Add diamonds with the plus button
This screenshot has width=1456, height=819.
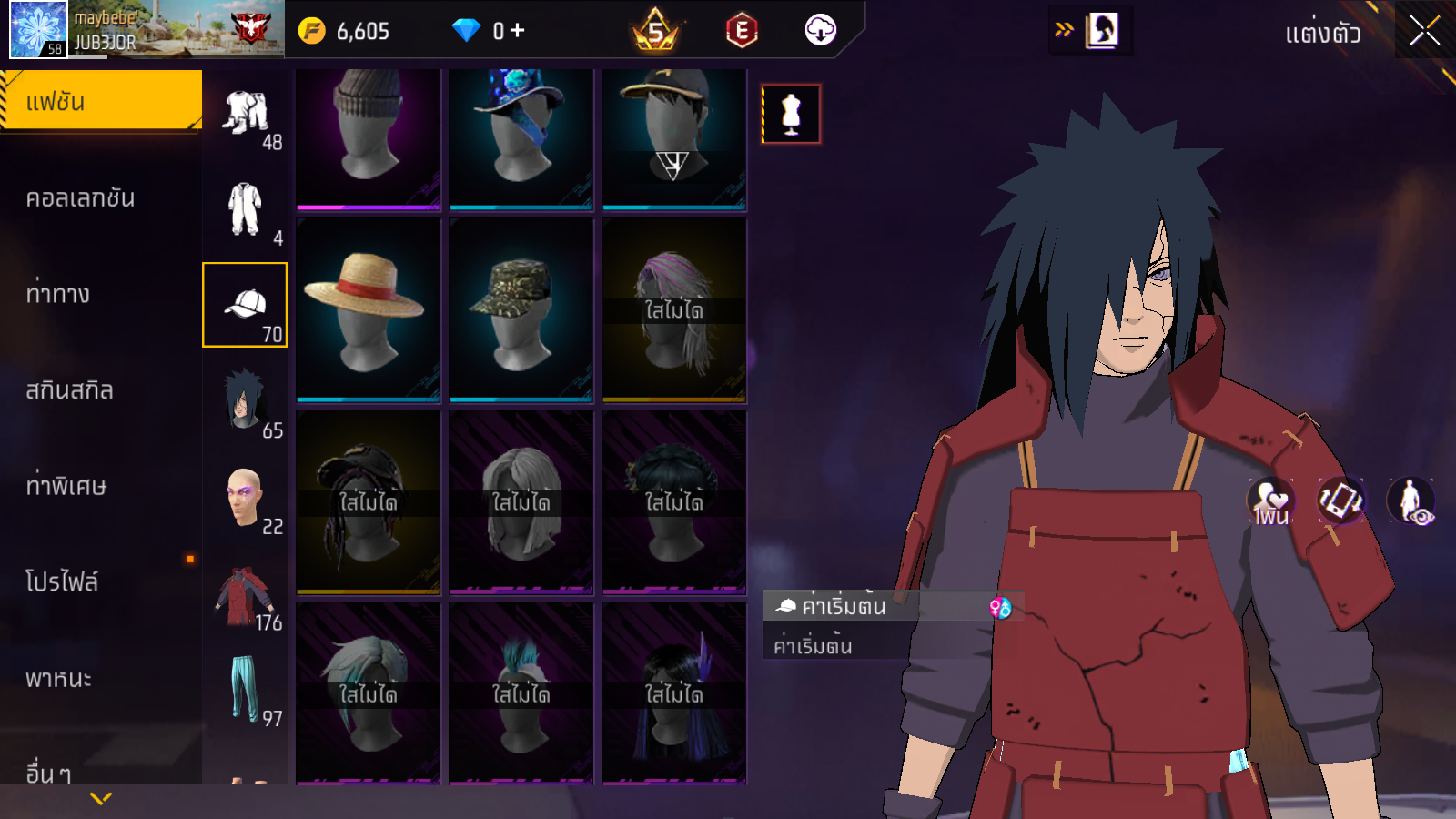518,31
